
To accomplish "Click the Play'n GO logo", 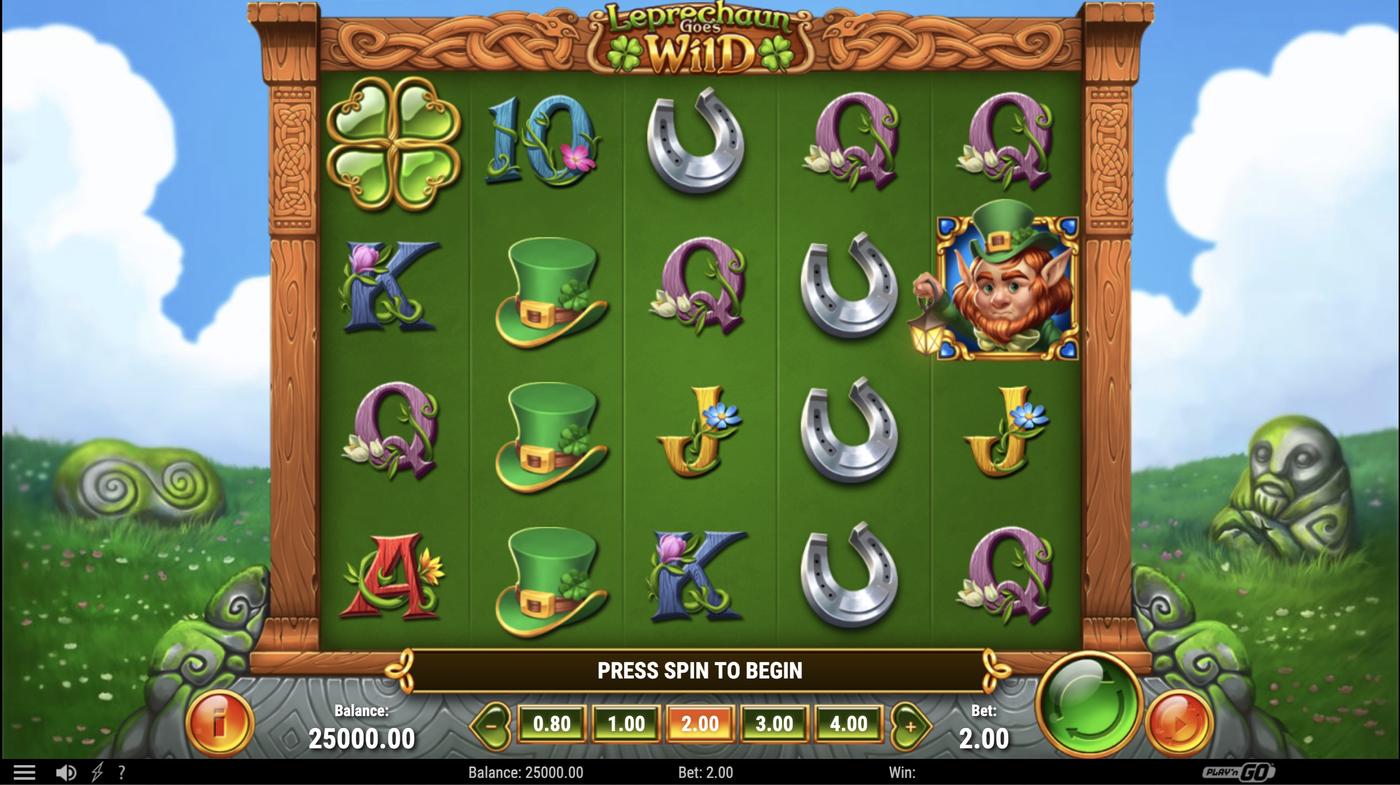I will tap(1240, 770).
